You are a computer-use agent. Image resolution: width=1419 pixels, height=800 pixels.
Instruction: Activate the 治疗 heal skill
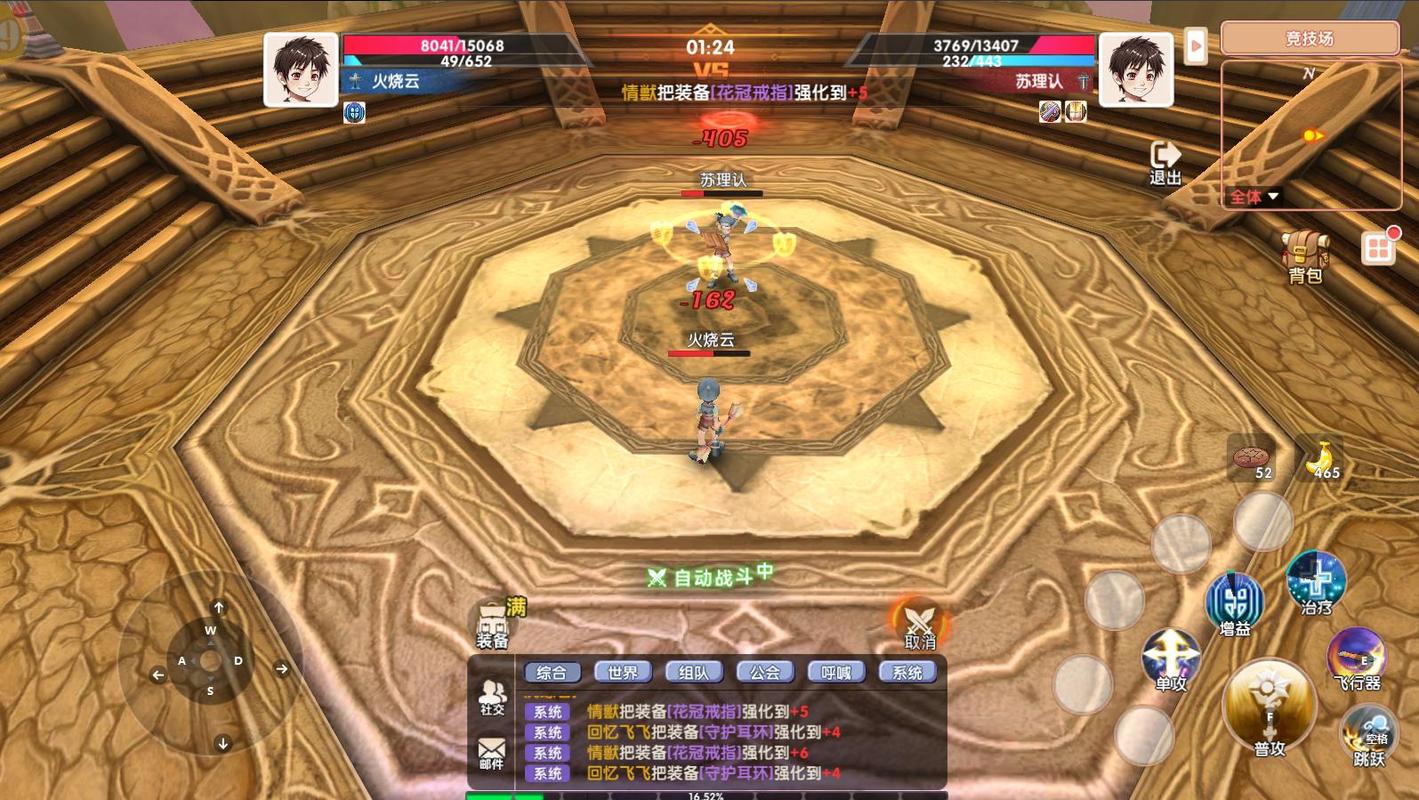(1316, 582)
